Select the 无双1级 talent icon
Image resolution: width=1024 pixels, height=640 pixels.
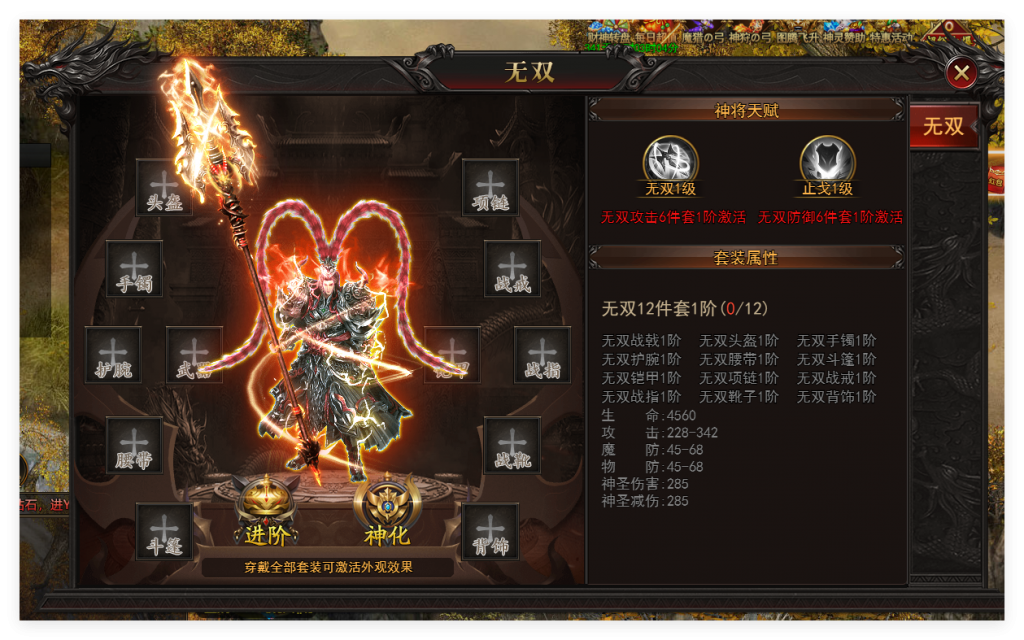[670, 162]
